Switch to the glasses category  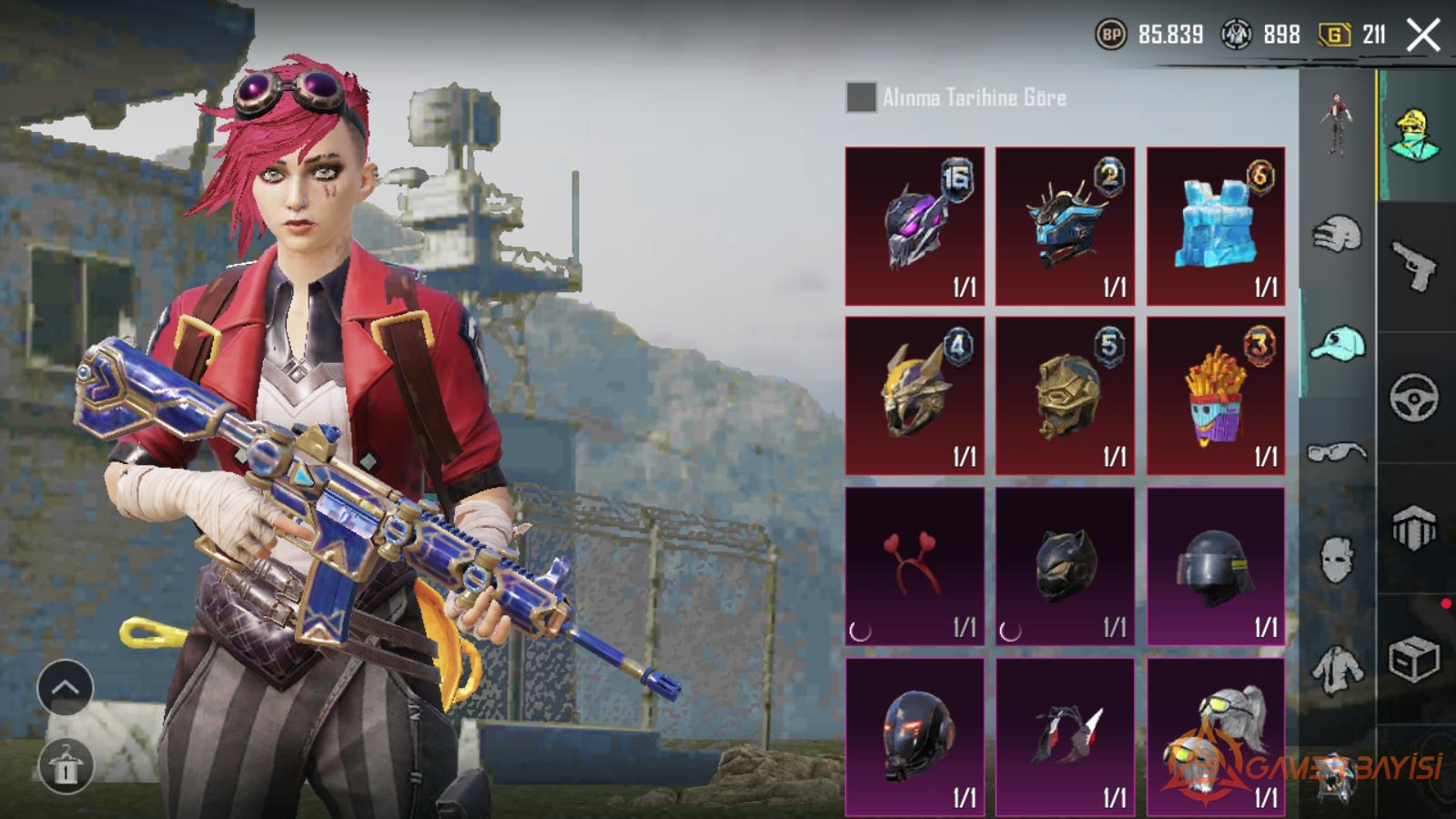click(1338, 452)
